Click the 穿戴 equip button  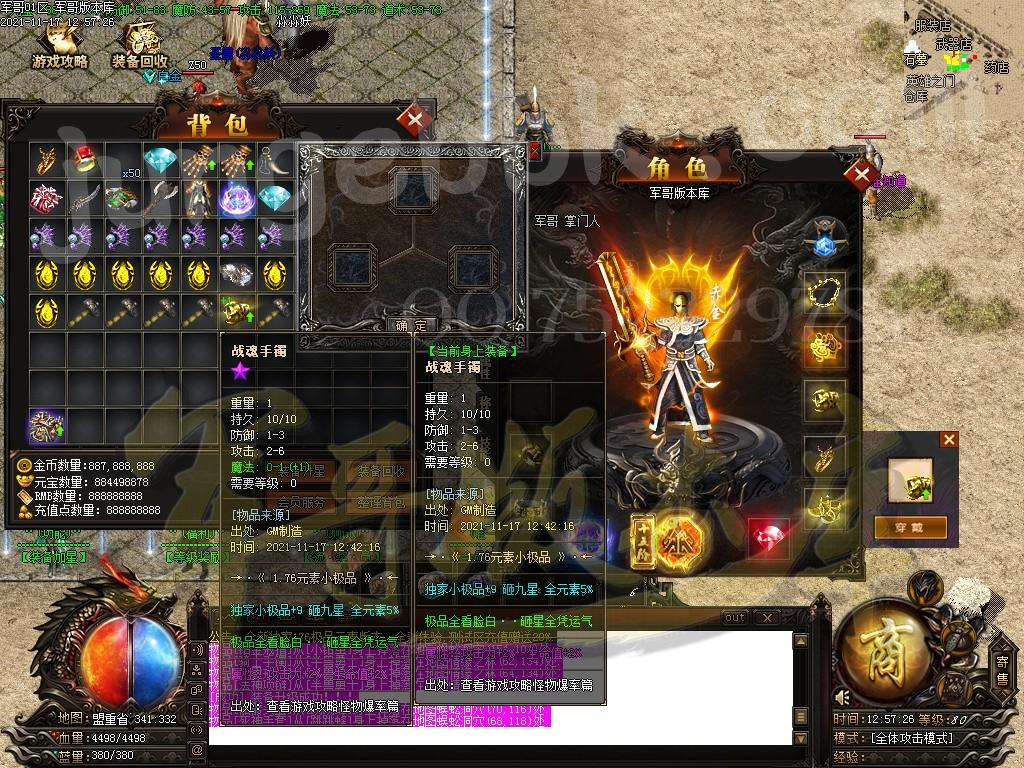(x=910, y=526)
